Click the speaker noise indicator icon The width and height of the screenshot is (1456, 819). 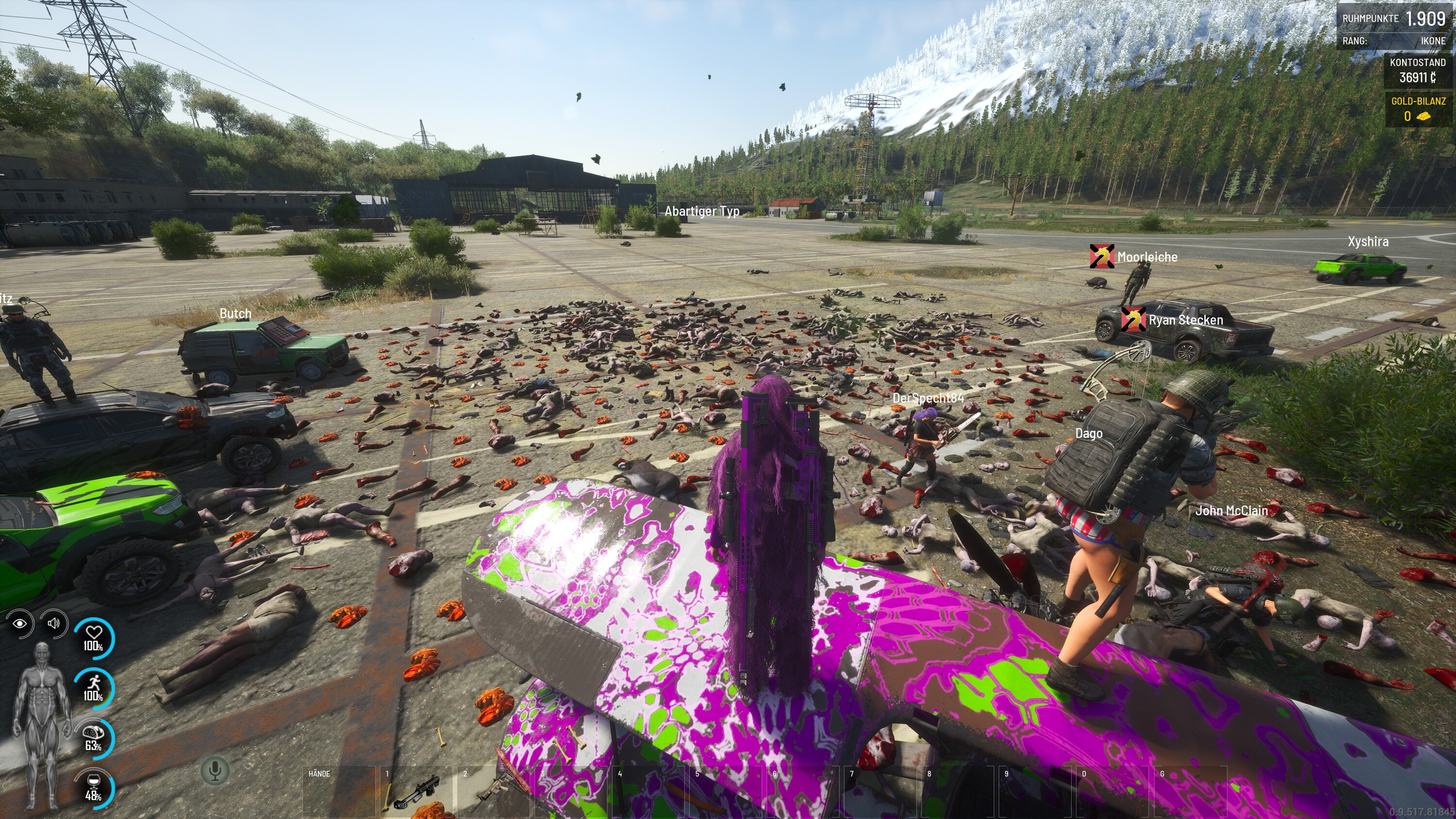54,623
